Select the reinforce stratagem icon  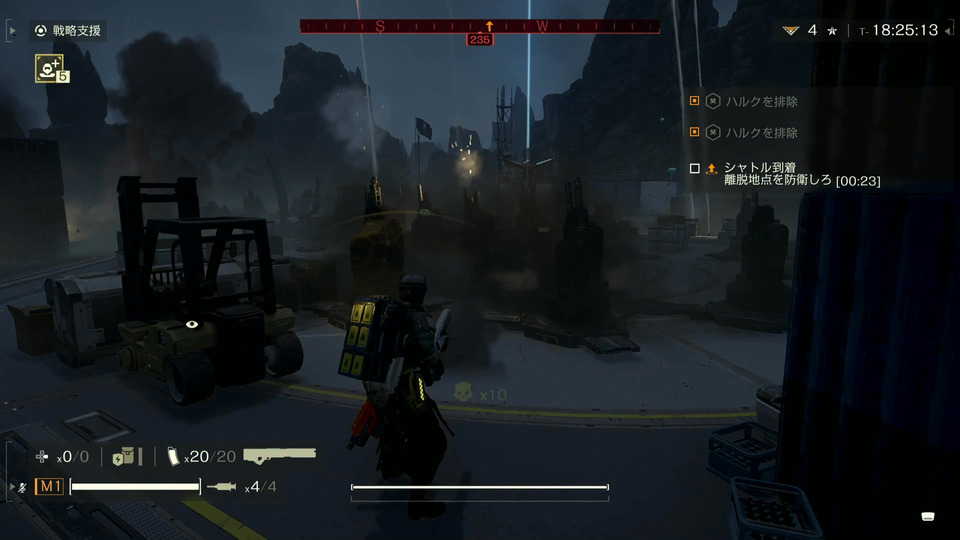tap(48, 68)
